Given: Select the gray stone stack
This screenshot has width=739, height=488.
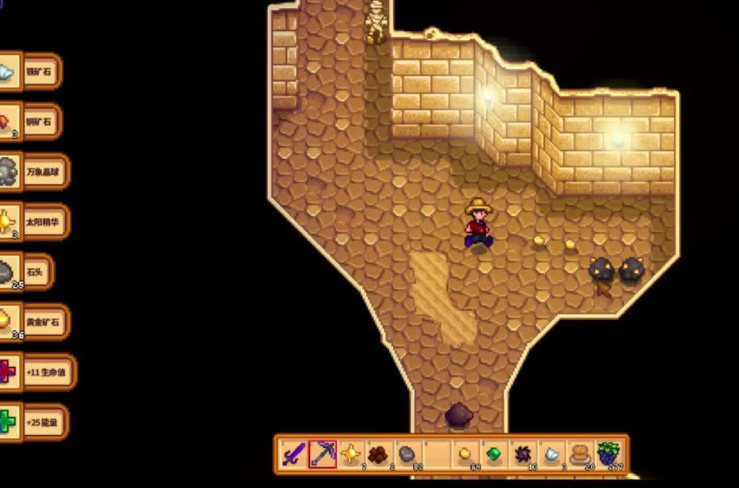Looking at the screenshot, I should pyautogui.click(x=408, y=454).
